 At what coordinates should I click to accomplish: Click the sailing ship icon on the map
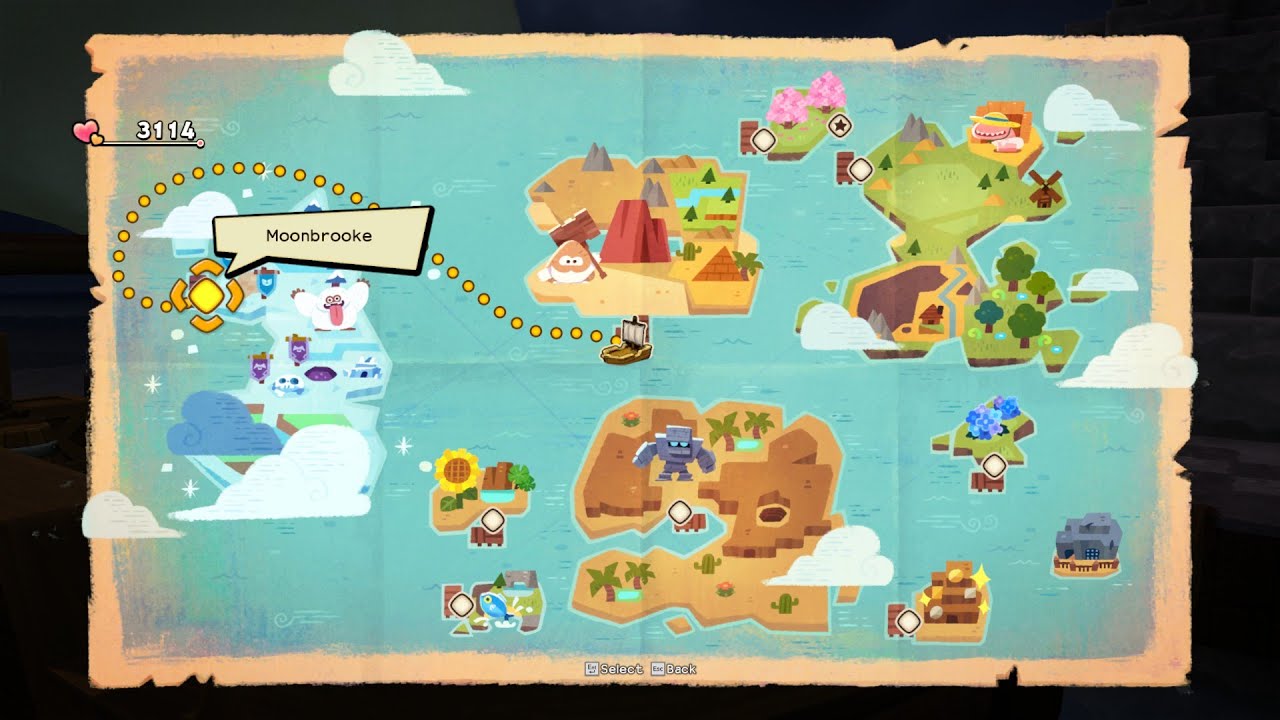click(626, 341)
